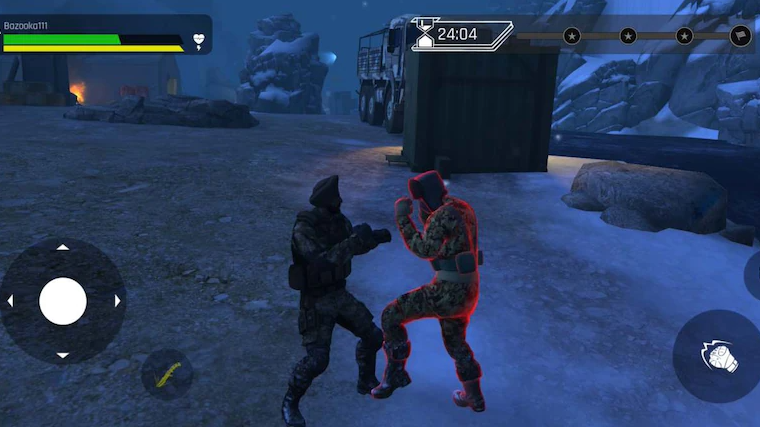Click the joystick's right arrow
The height and width of the screenshot is (427, 760).
(117, 300)
